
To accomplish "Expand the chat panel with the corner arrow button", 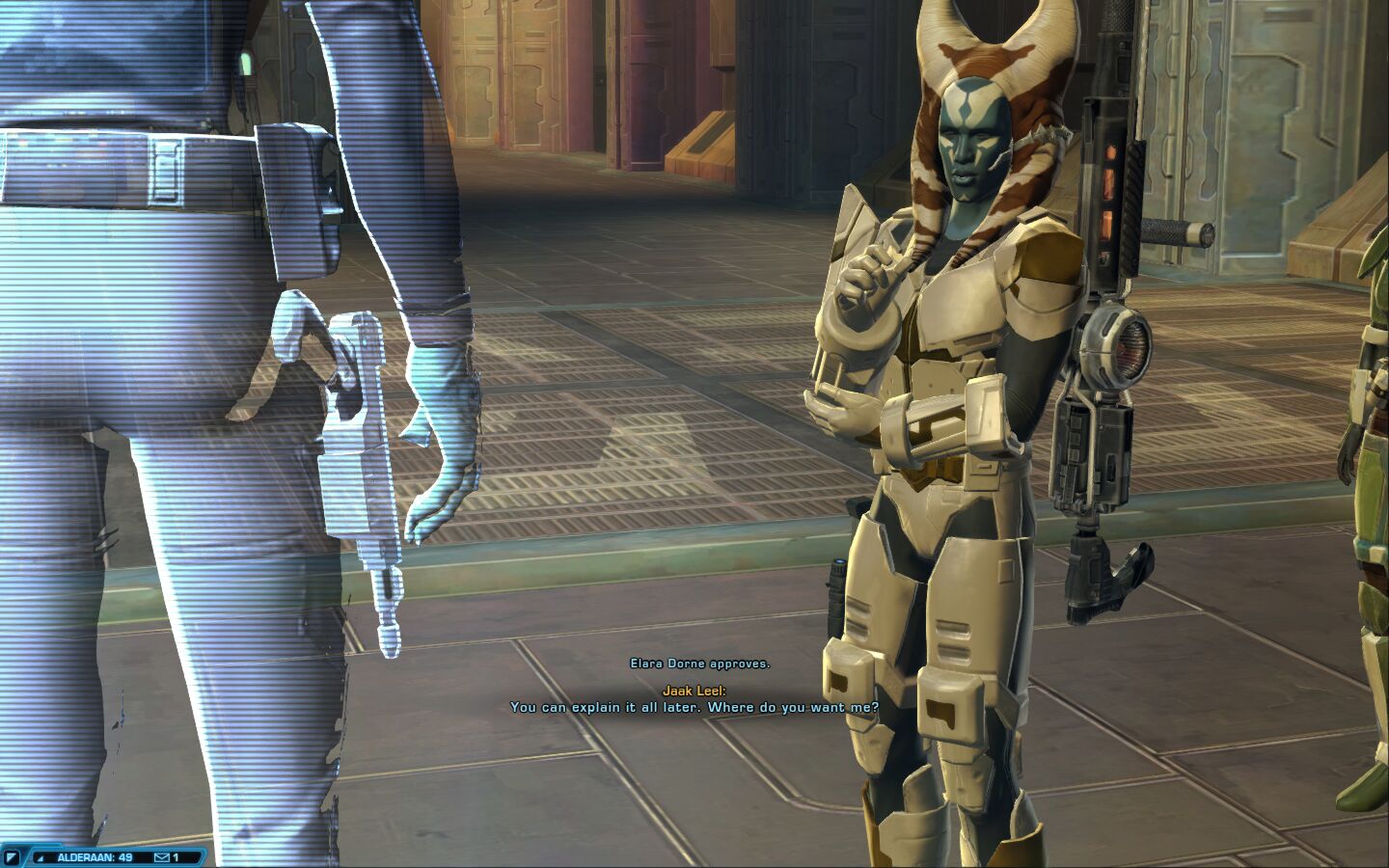I will (13, 856).
